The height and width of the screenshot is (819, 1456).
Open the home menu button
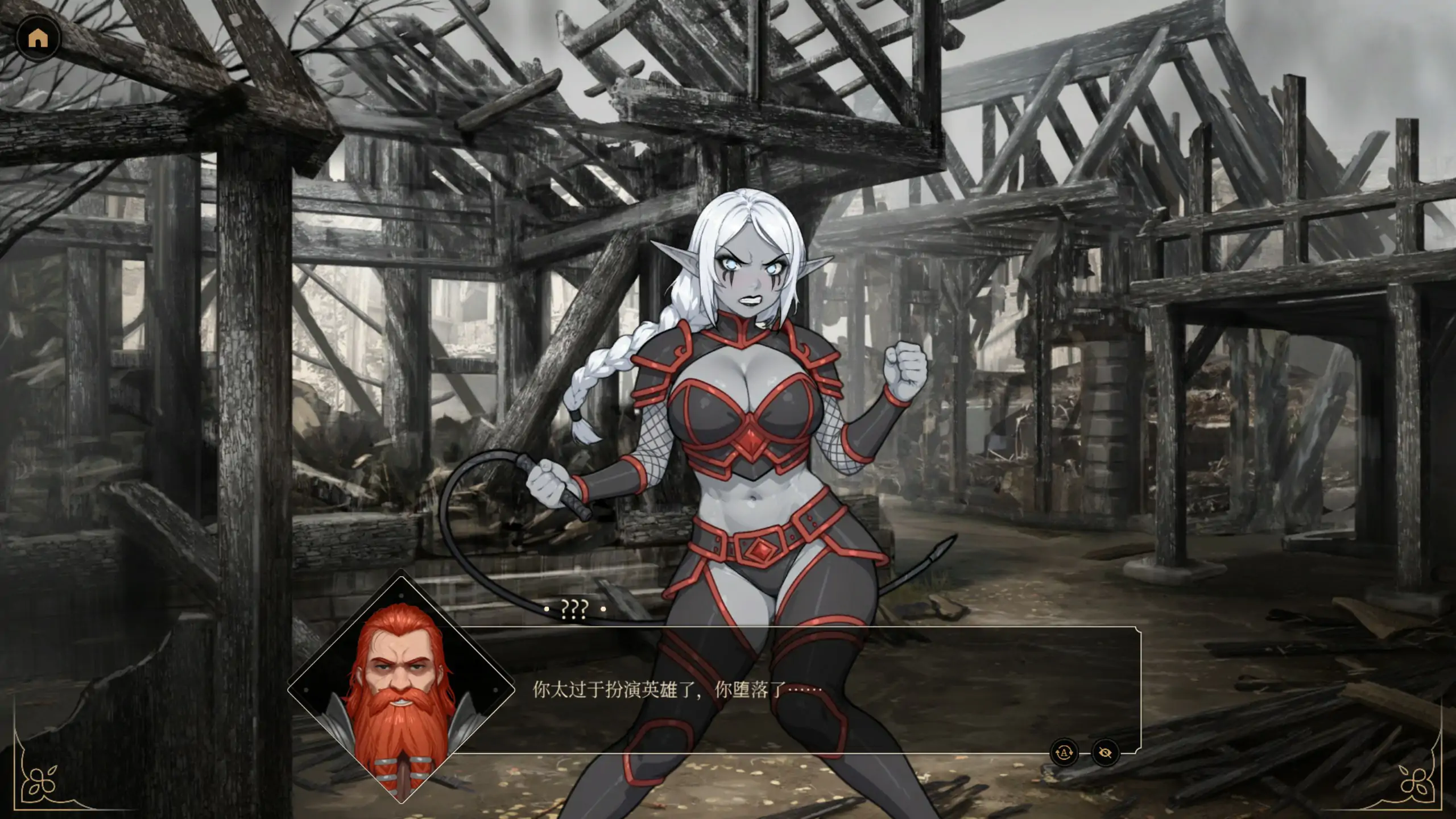pyautogui.click(x=38, y=38)
